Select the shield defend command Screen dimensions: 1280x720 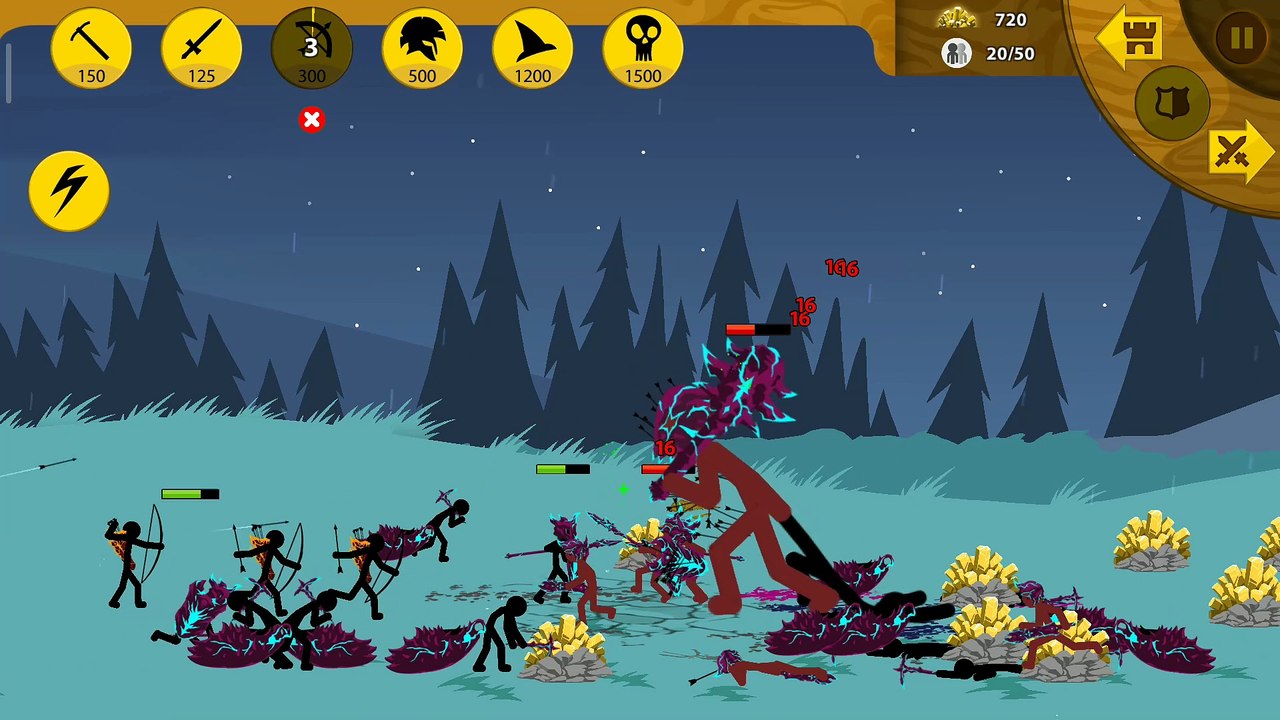tap(1172, 102)
